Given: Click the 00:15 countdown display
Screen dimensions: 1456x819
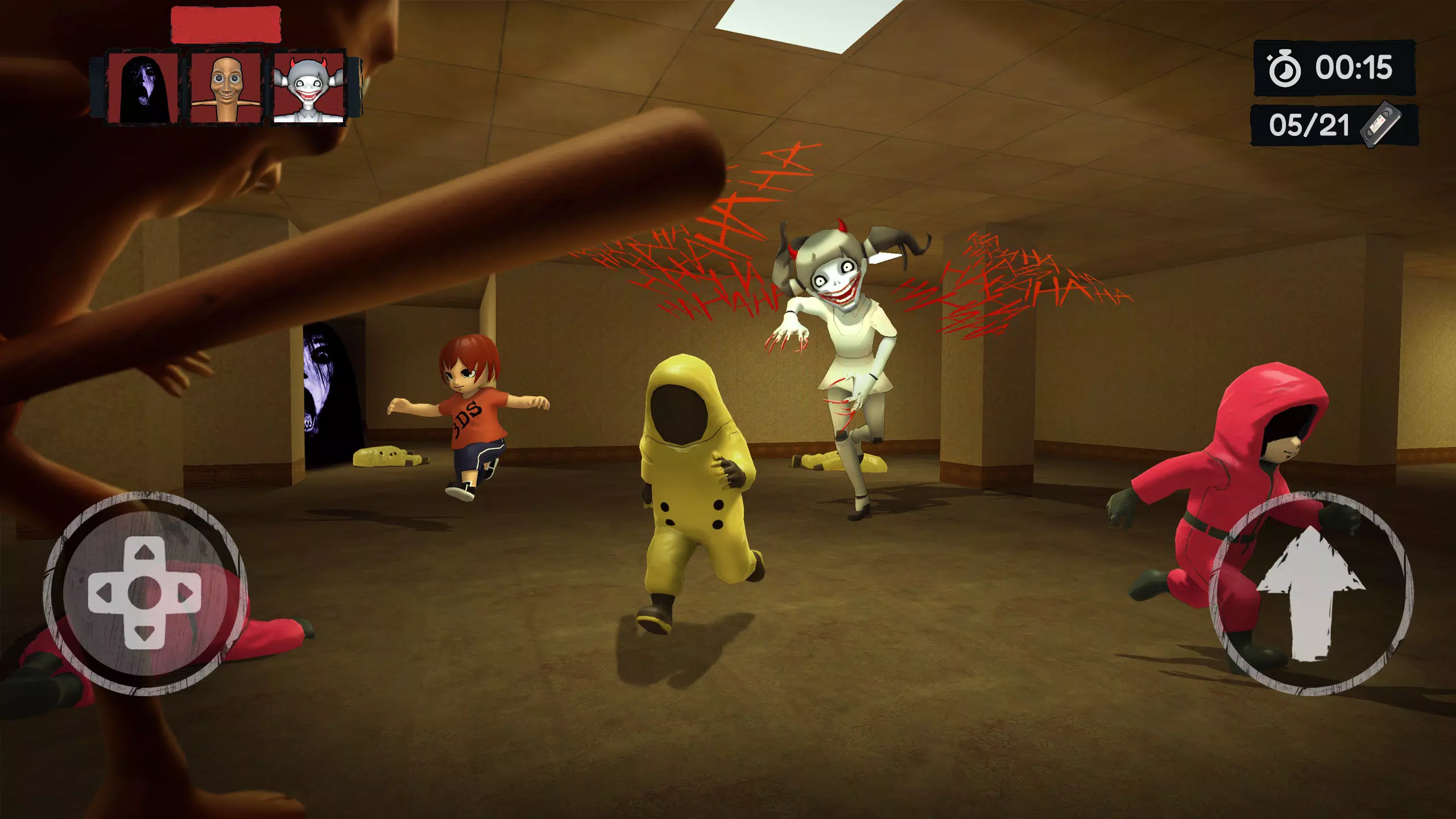Looking at the screenshot, I should tap(1355, 68).
